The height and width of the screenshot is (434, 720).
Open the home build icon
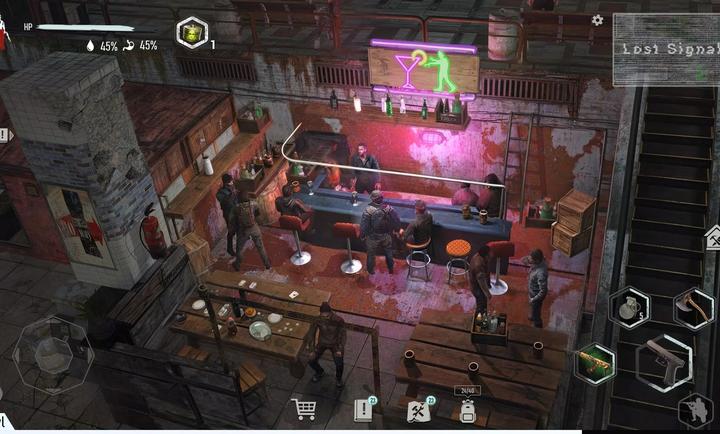pyautogui.click(x=712, y=238)
